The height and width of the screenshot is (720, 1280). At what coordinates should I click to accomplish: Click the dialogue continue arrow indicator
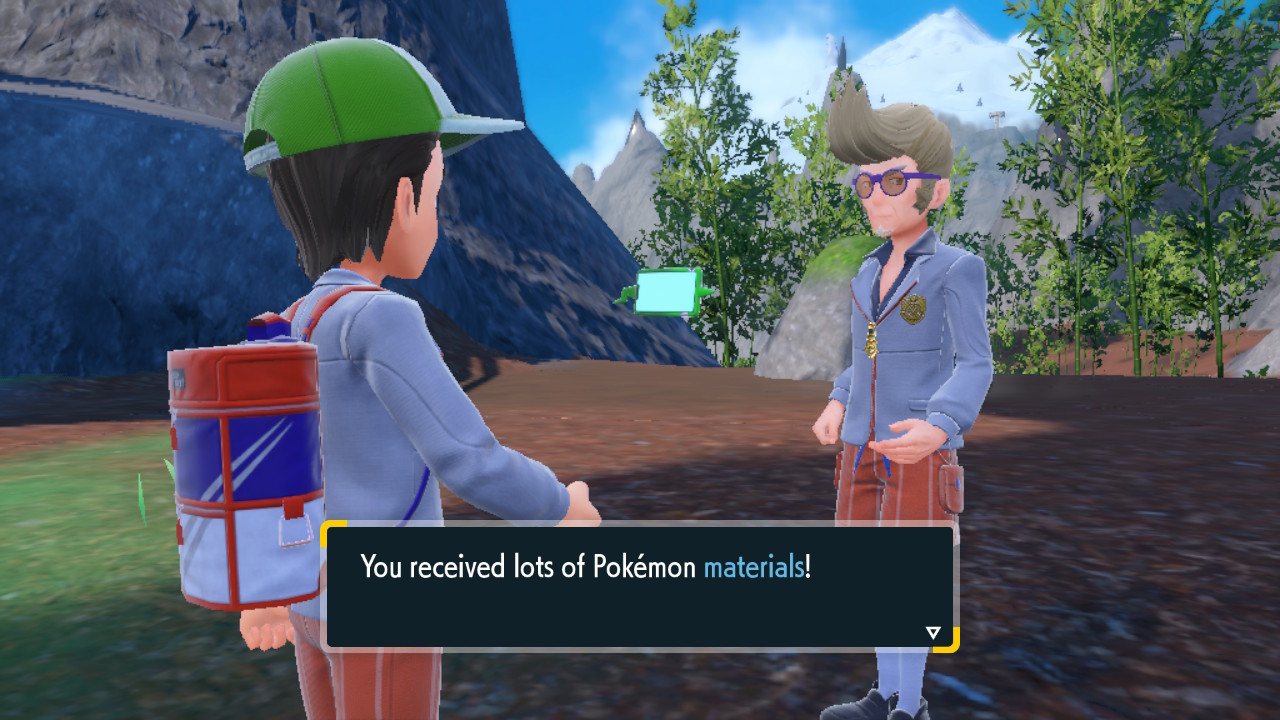pyautogui.click(x=933, y=632)
